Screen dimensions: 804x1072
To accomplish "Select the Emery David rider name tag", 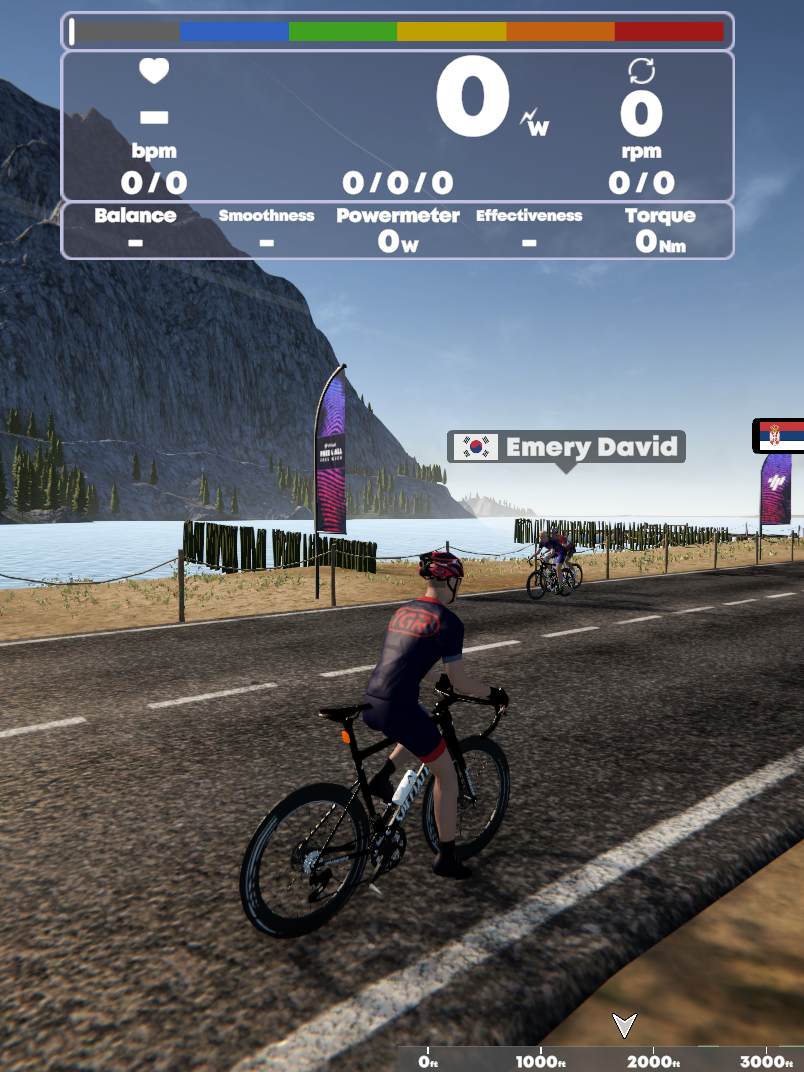I will [566, 446].
